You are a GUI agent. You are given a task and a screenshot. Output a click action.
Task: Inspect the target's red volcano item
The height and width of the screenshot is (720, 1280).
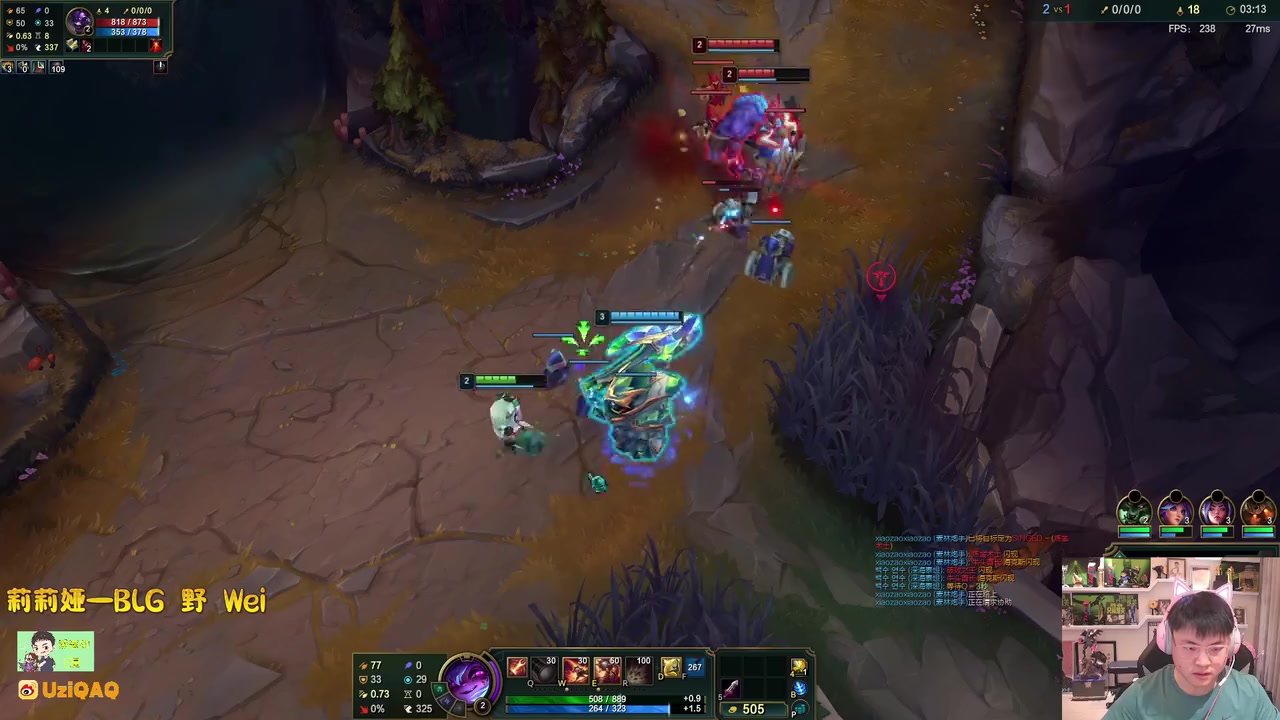coord(154,46)
